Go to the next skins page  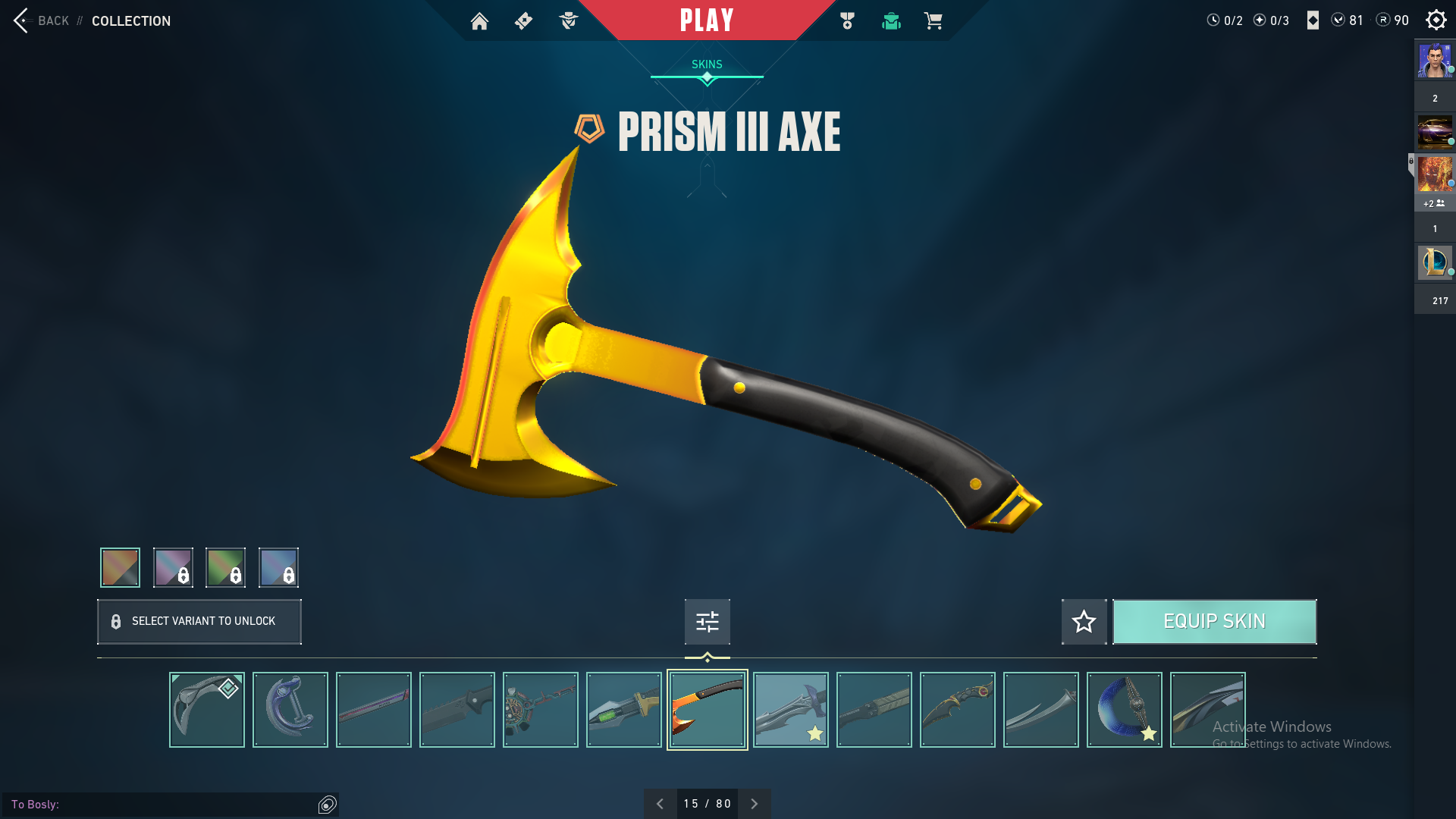[754, 804]
